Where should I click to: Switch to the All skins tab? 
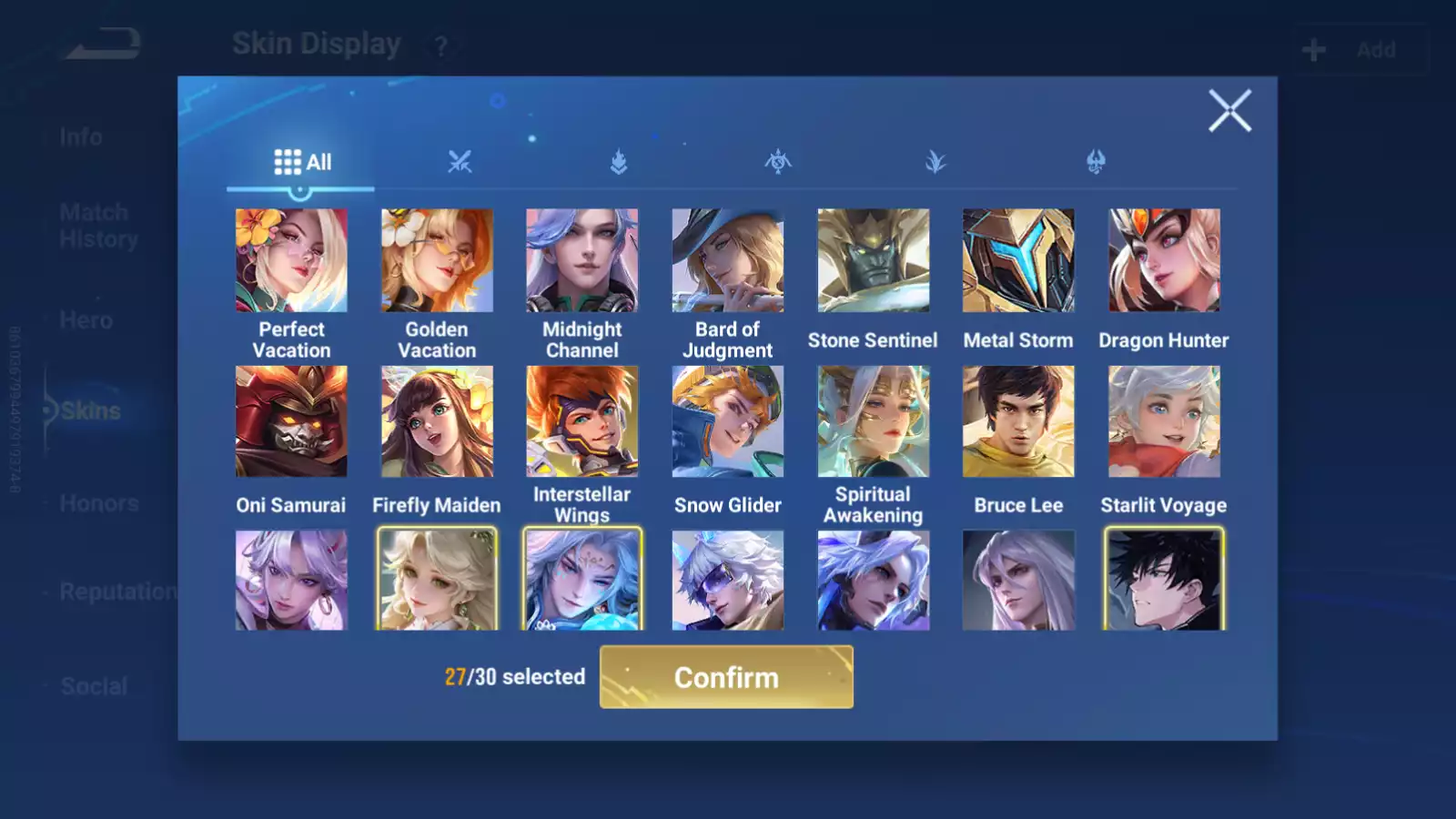coord(302,163)
